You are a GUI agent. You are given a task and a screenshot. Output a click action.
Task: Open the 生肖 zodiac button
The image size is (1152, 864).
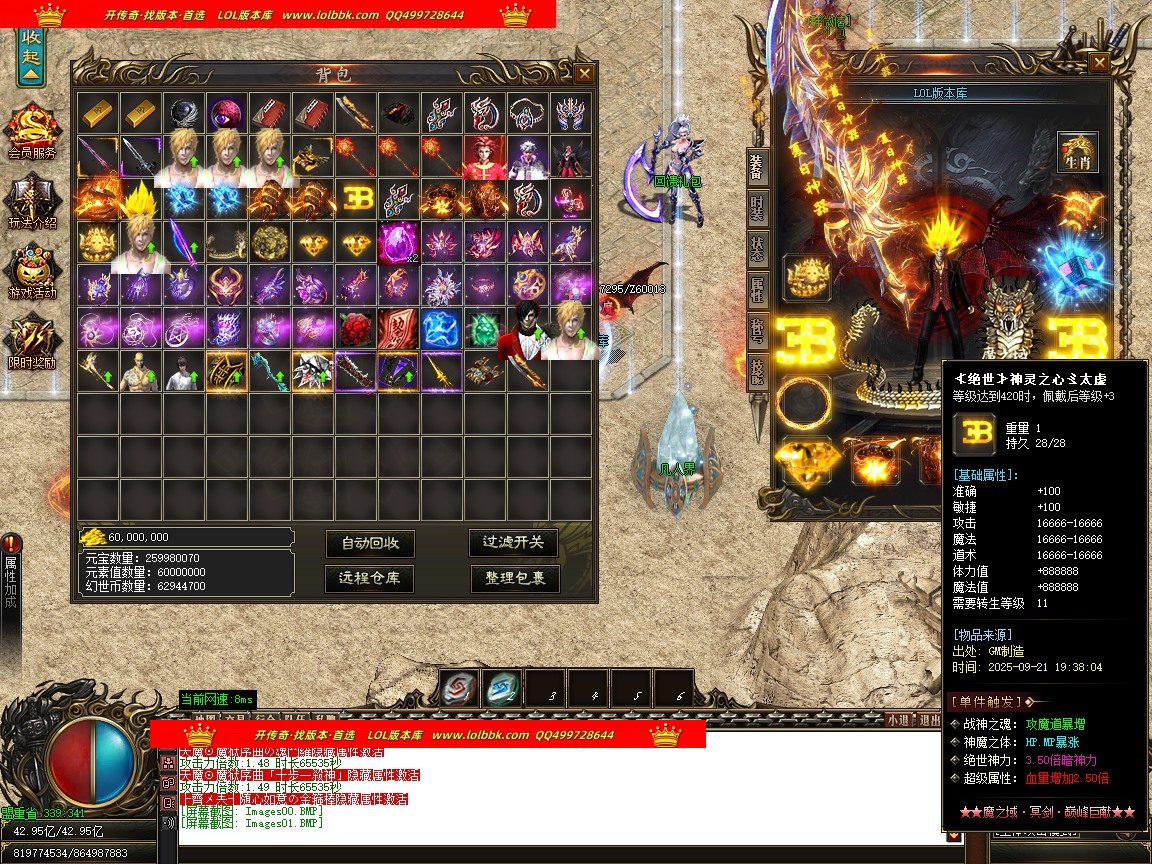1077,152
